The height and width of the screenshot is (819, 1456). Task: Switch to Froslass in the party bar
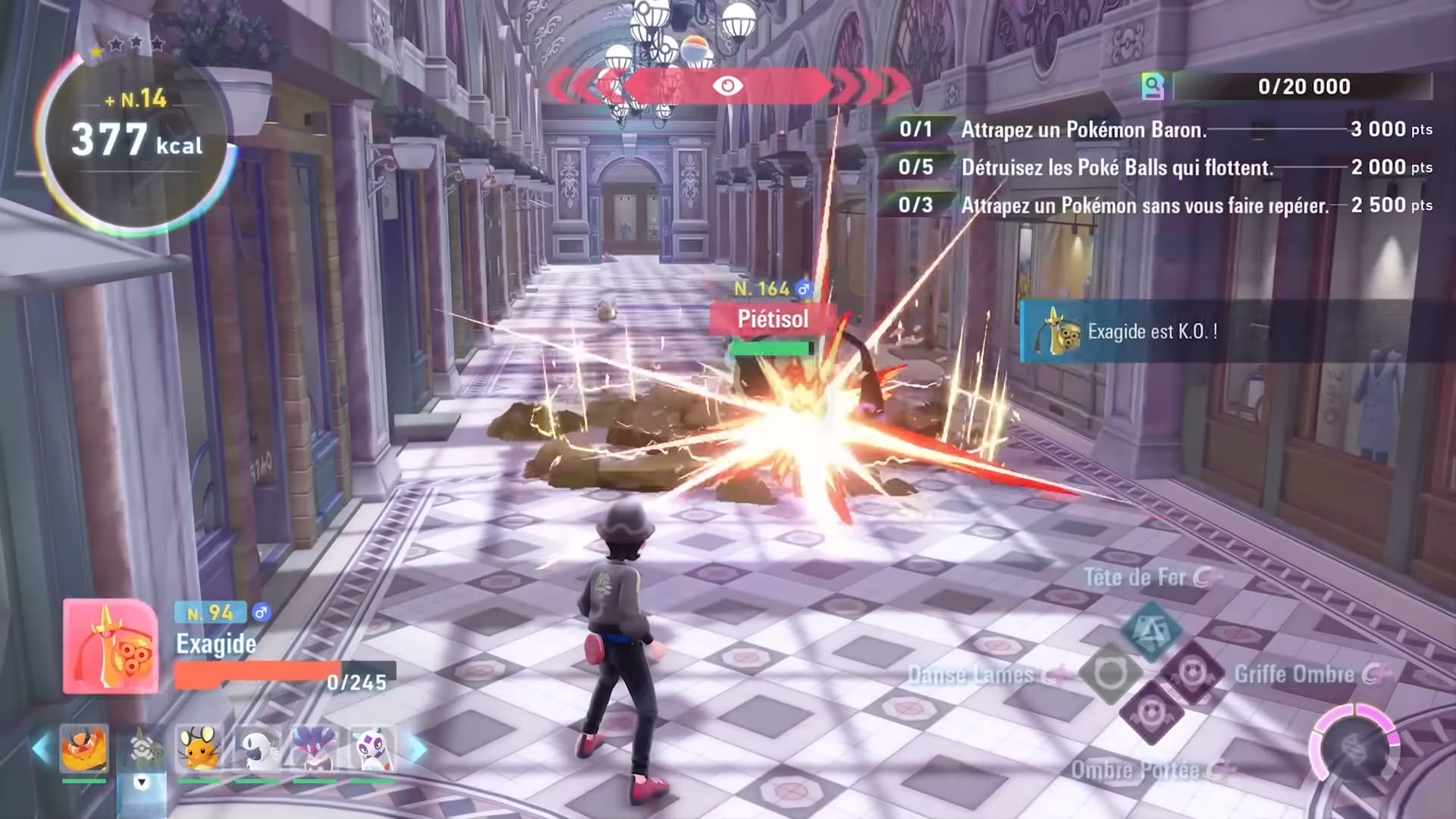click(x=372, y=749)
